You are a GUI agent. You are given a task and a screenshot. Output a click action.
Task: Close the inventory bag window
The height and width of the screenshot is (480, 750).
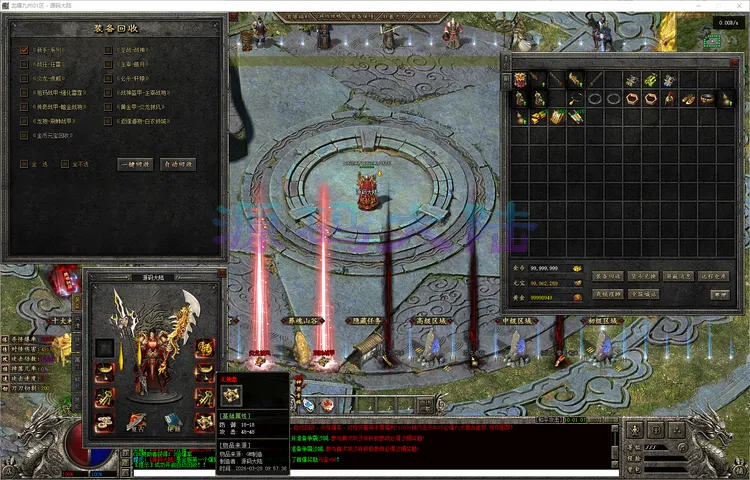pyautogui.click(x=735, y=63)
